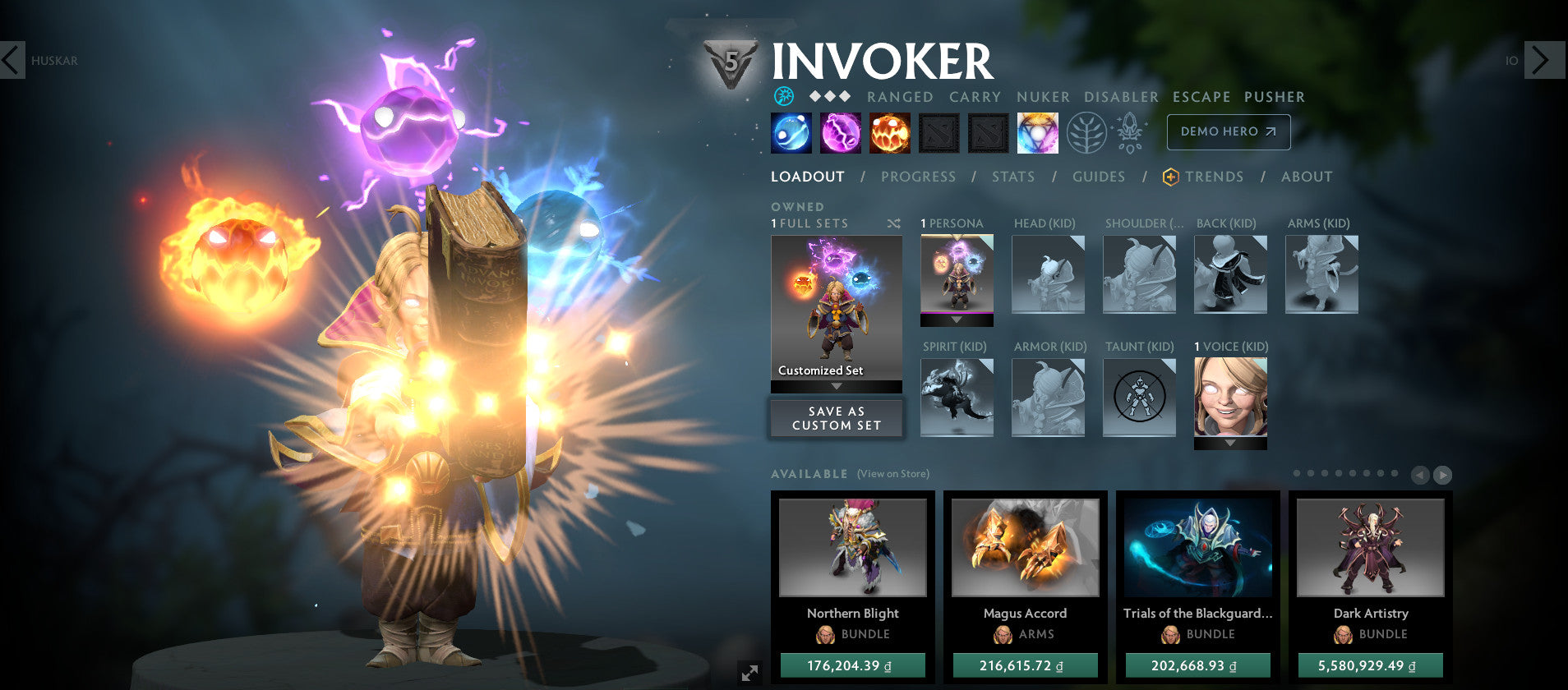Select the Quas ability icon
The width and height of the screenshot is (1568, 690).
(790, 132)
